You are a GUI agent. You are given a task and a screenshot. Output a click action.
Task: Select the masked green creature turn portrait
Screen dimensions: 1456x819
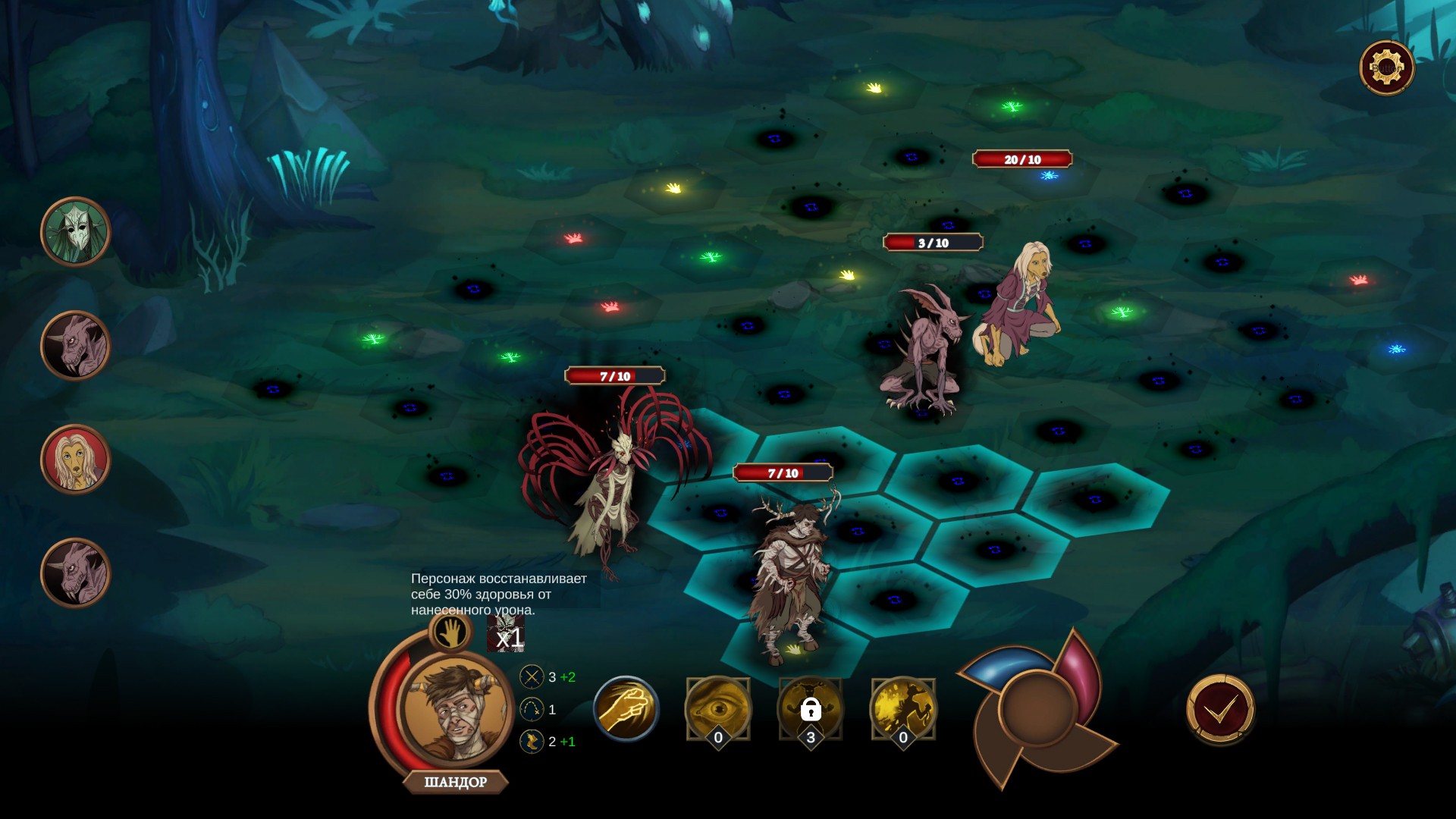76,232
